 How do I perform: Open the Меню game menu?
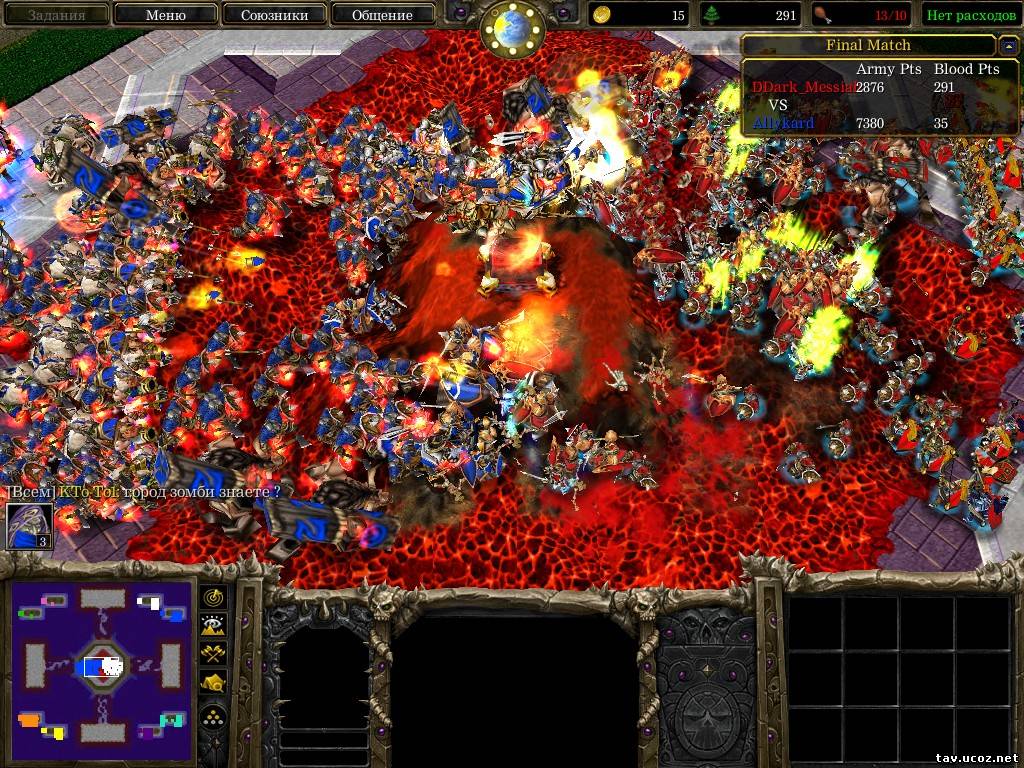click(165, 15)
